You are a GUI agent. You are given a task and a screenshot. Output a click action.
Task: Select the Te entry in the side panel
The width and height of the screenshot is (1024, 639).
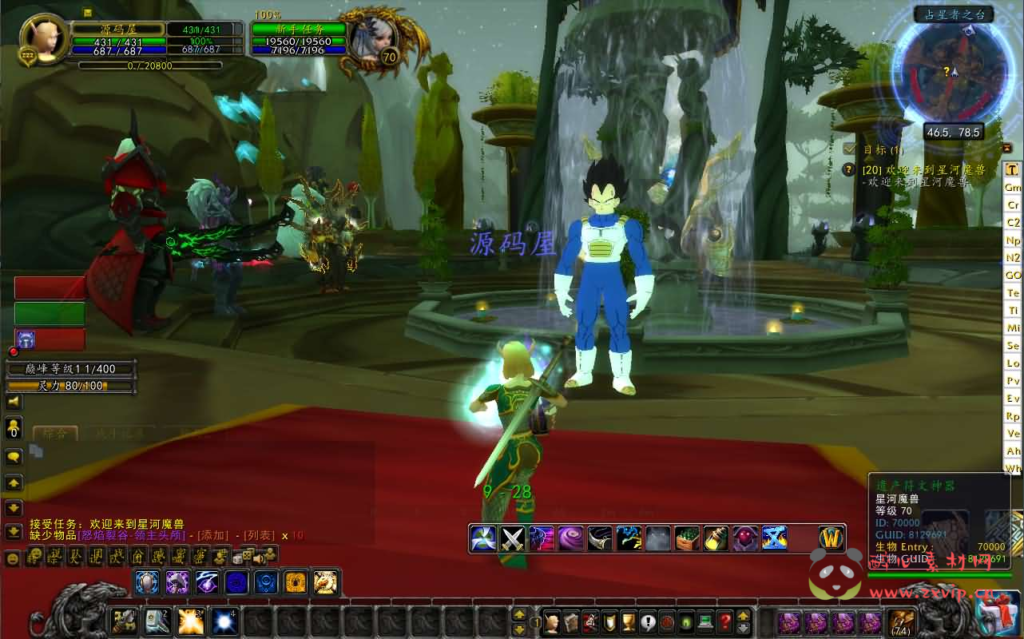click(1013, 293)
